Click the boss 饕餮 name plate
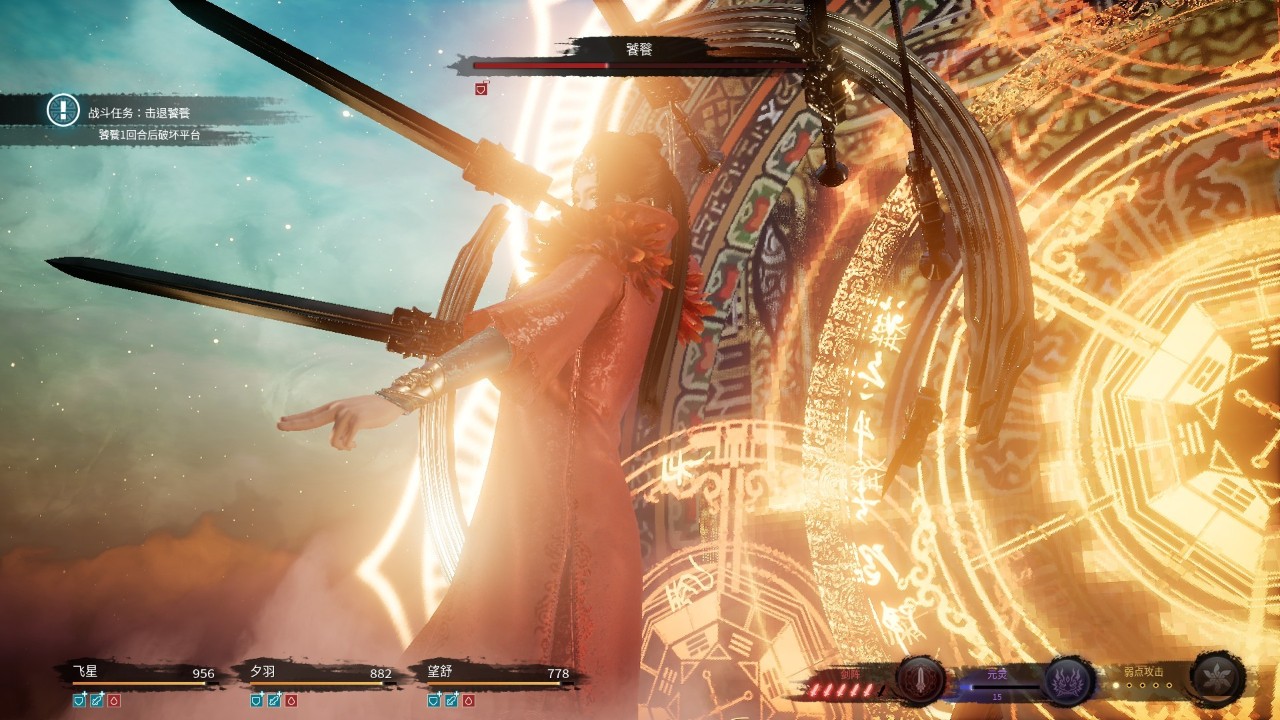Screen dimensions: 1280x720 click(638, 49)
